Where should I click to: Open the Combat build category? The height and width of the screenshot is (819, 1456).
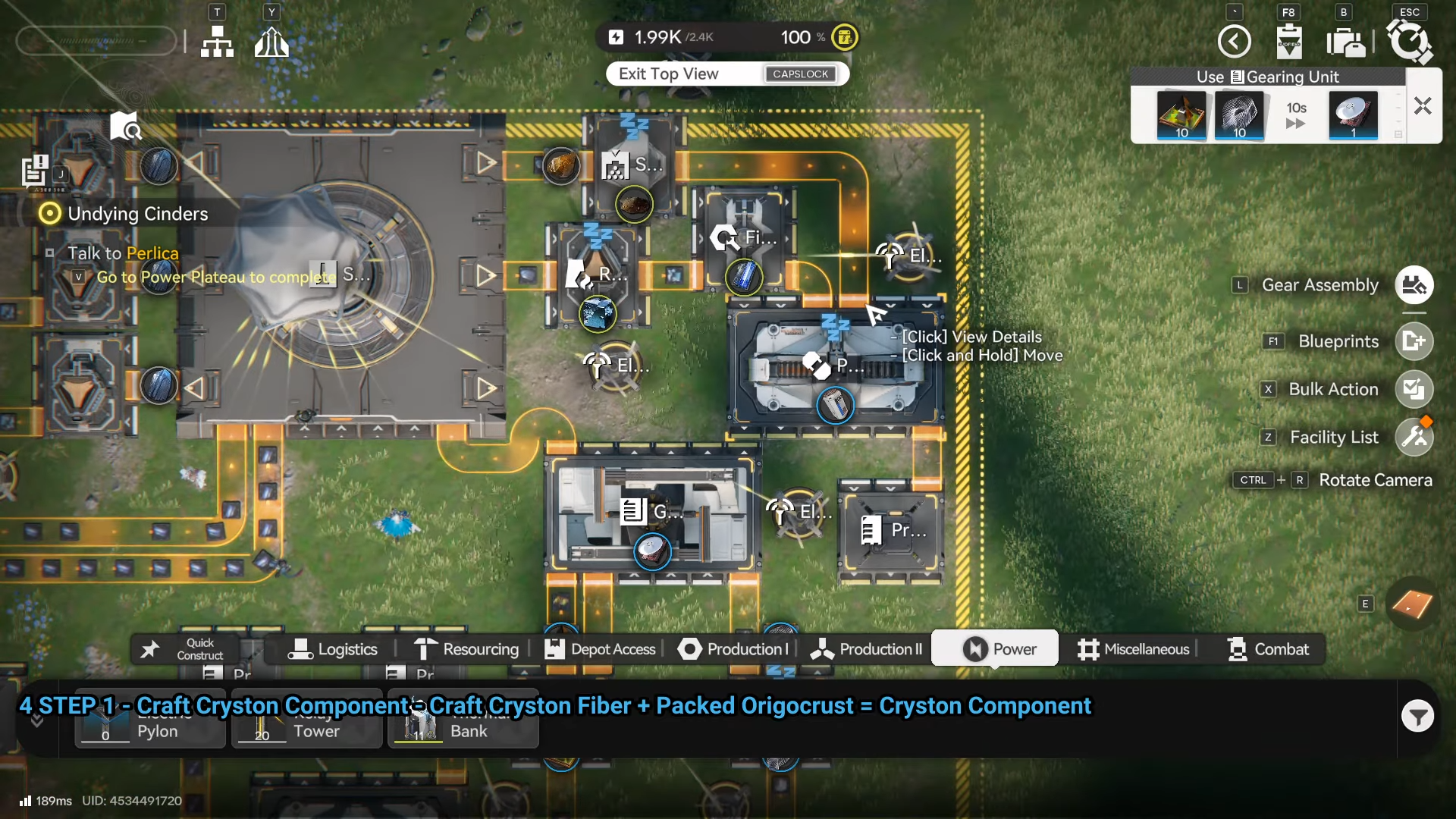coord(1268,649)
